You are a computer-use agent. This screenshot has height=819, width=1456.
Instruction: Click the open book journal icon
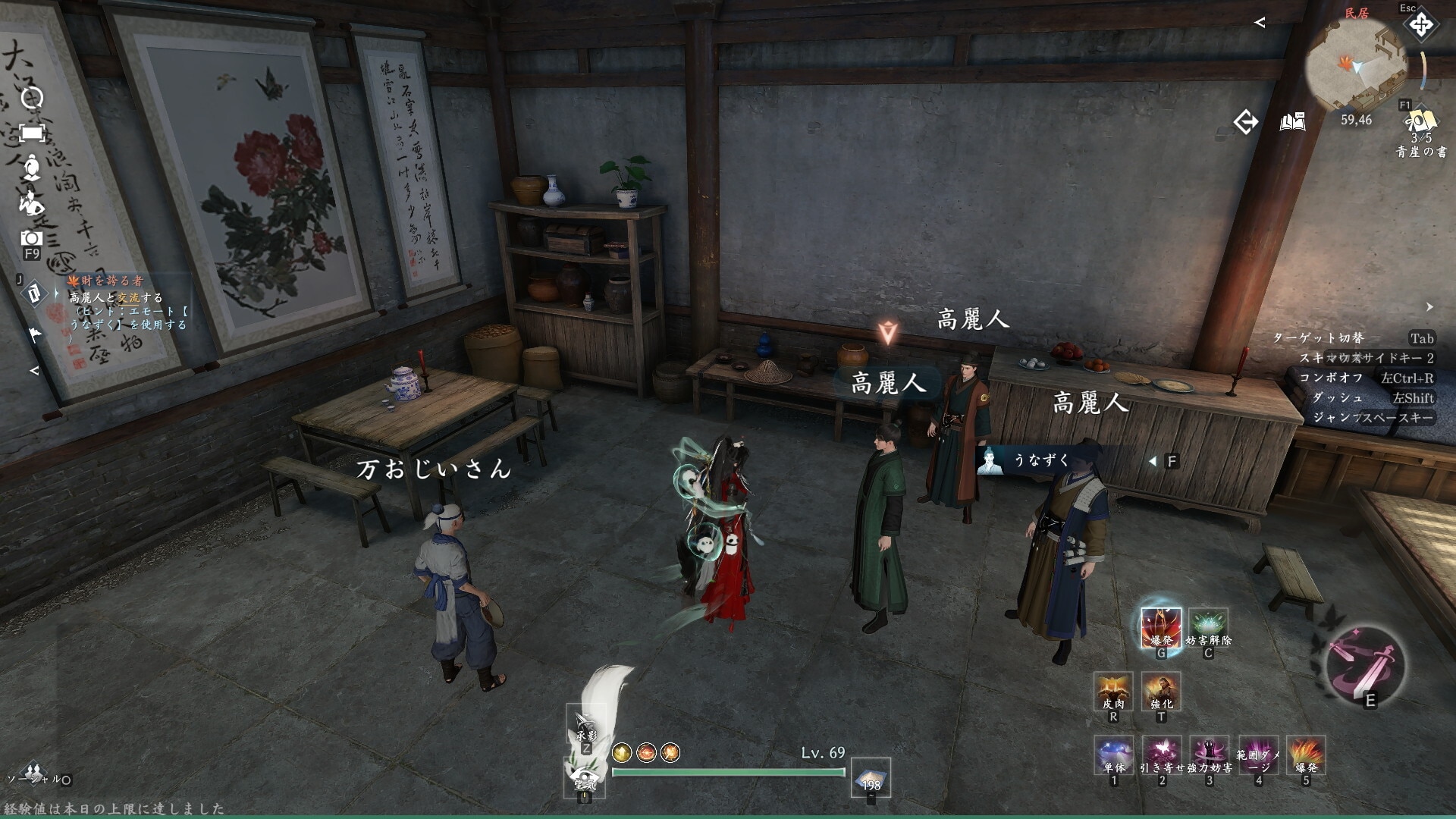tap(1293, 121)
